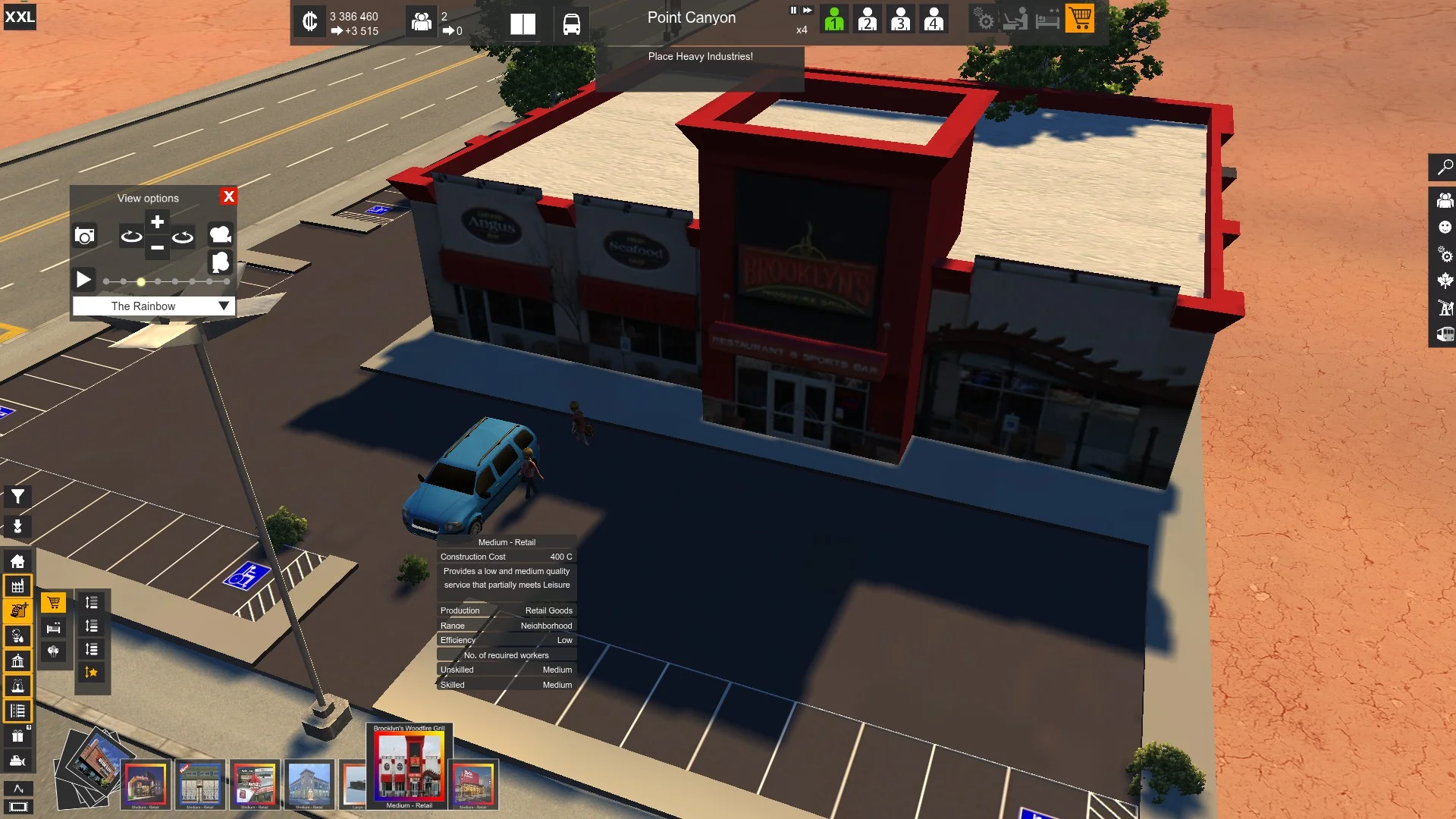
Task: Close the View options panel
Action: click(x=228, y=196)
